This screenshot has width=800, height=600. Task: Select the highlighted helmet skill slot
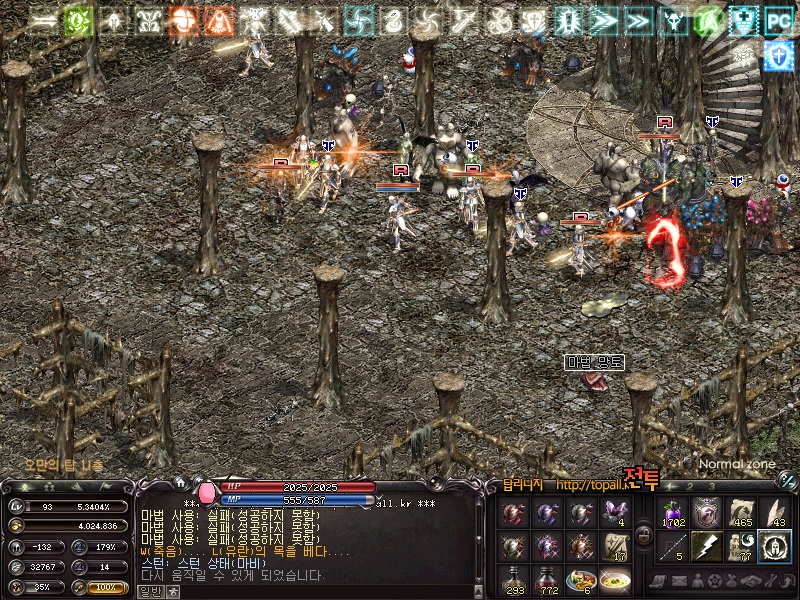775,546
